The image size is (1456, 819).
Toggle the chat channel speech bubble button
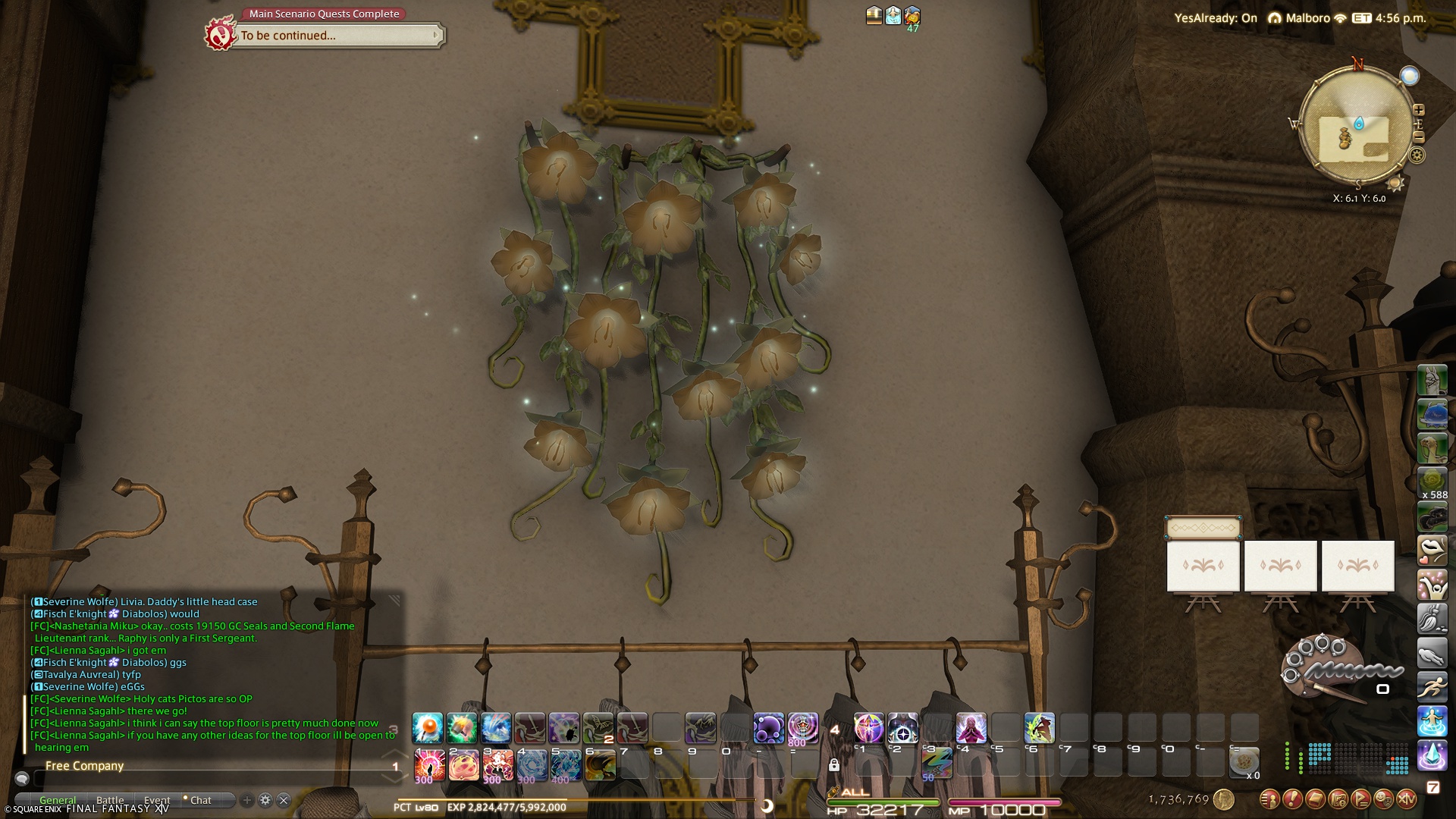pyautogui.click(x=22, y=779)
